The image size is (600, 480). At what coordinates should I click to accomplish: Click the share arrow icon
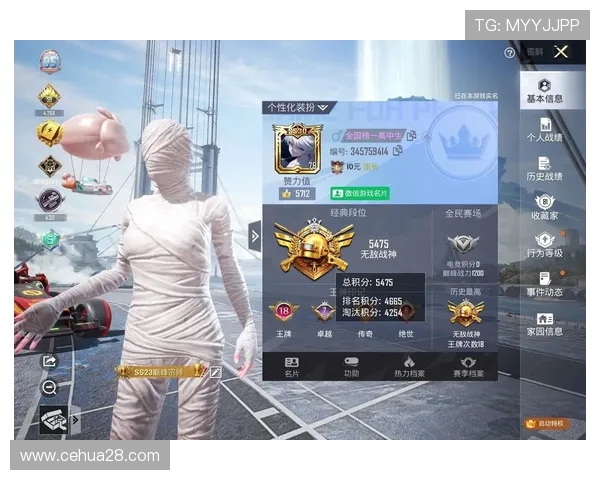[49, 361]
